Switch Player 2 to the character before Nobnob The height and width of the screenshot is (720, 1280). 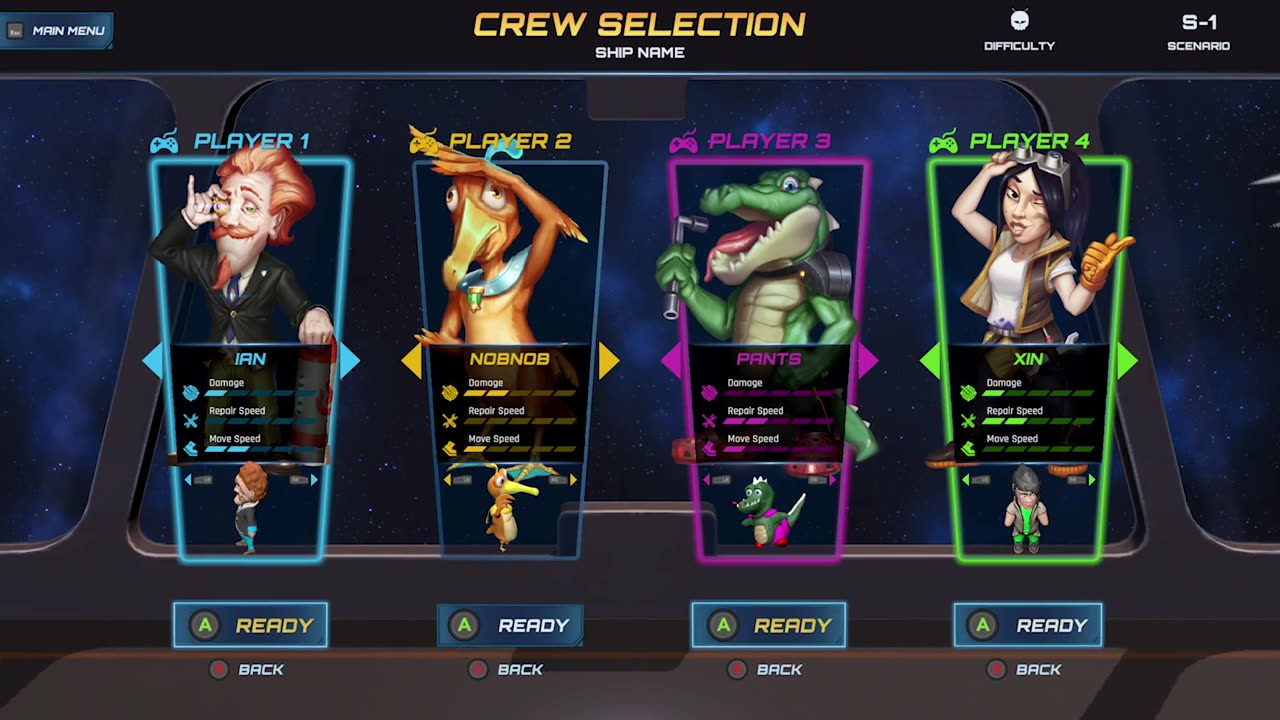411,360
